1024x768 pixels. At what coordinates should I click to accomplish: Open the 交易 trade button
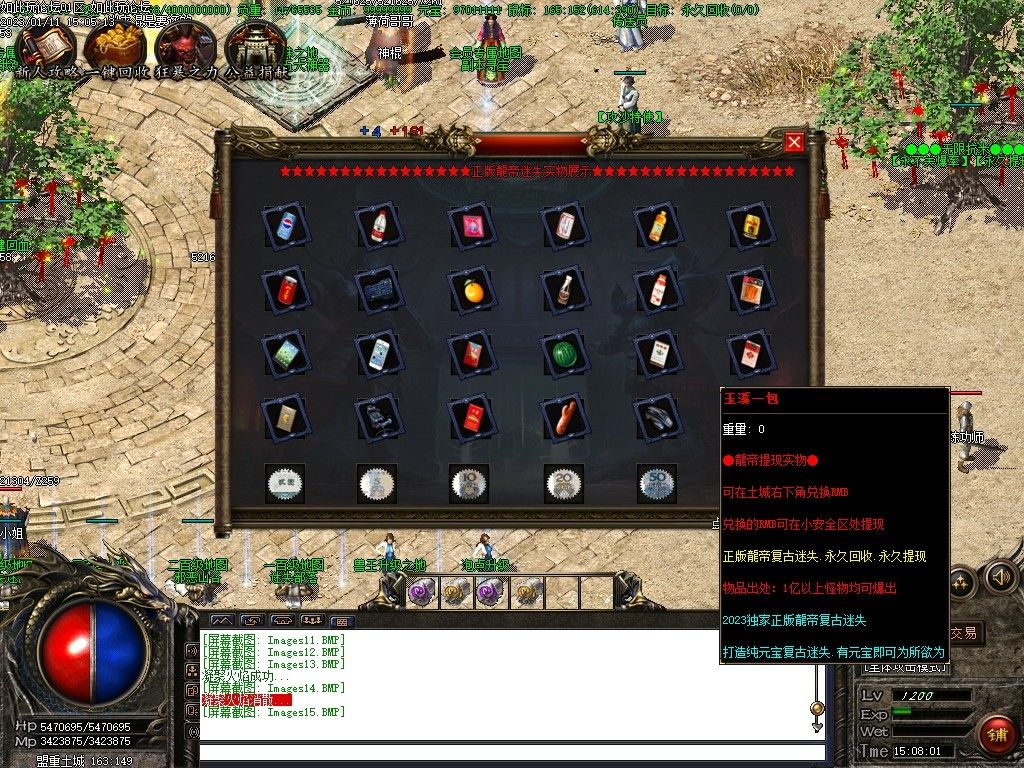point(962,633)
